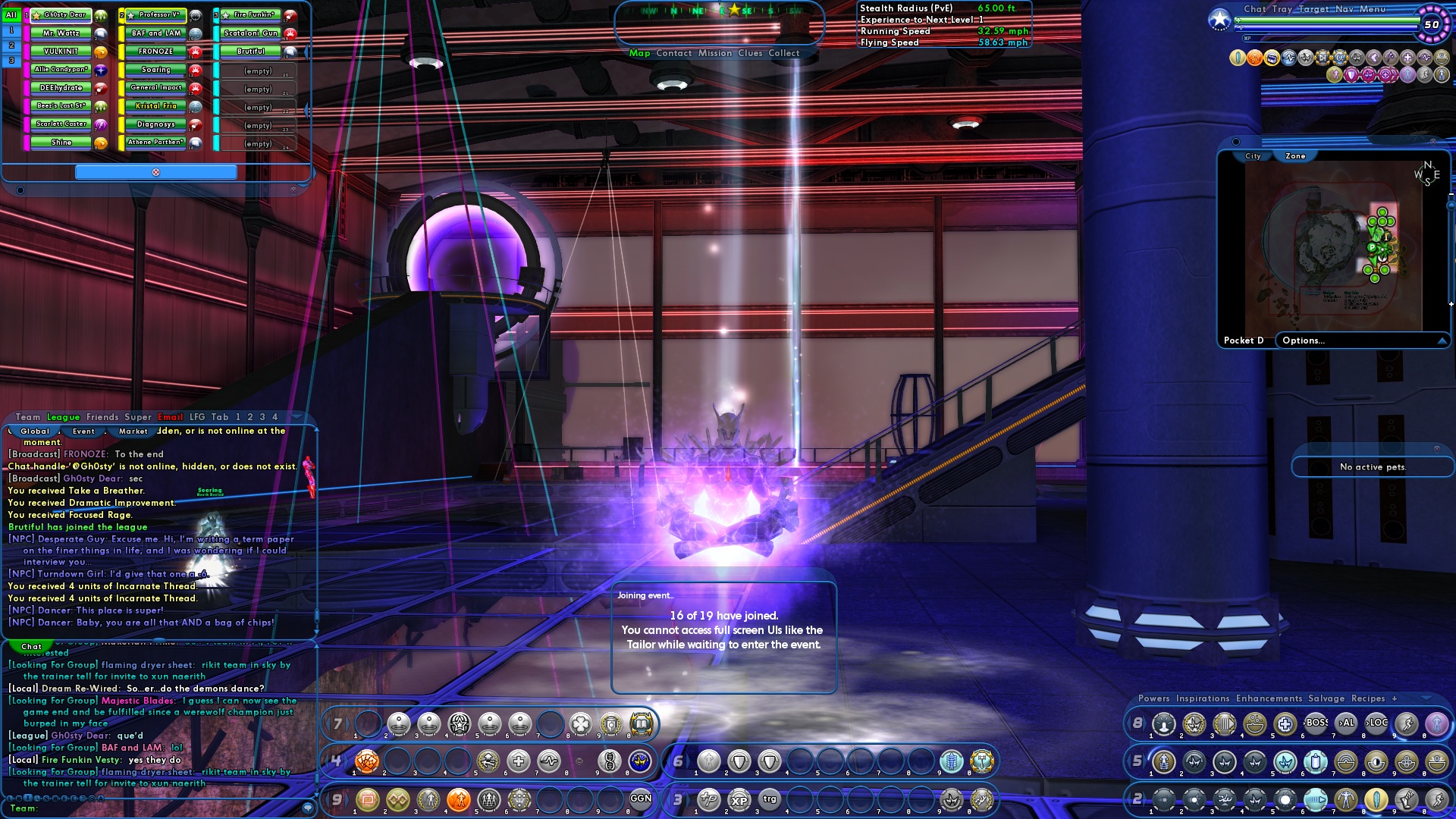The height and width of the screenshot is (819, 1456).
Task: Open the Contact list
Action: point(673,53)
